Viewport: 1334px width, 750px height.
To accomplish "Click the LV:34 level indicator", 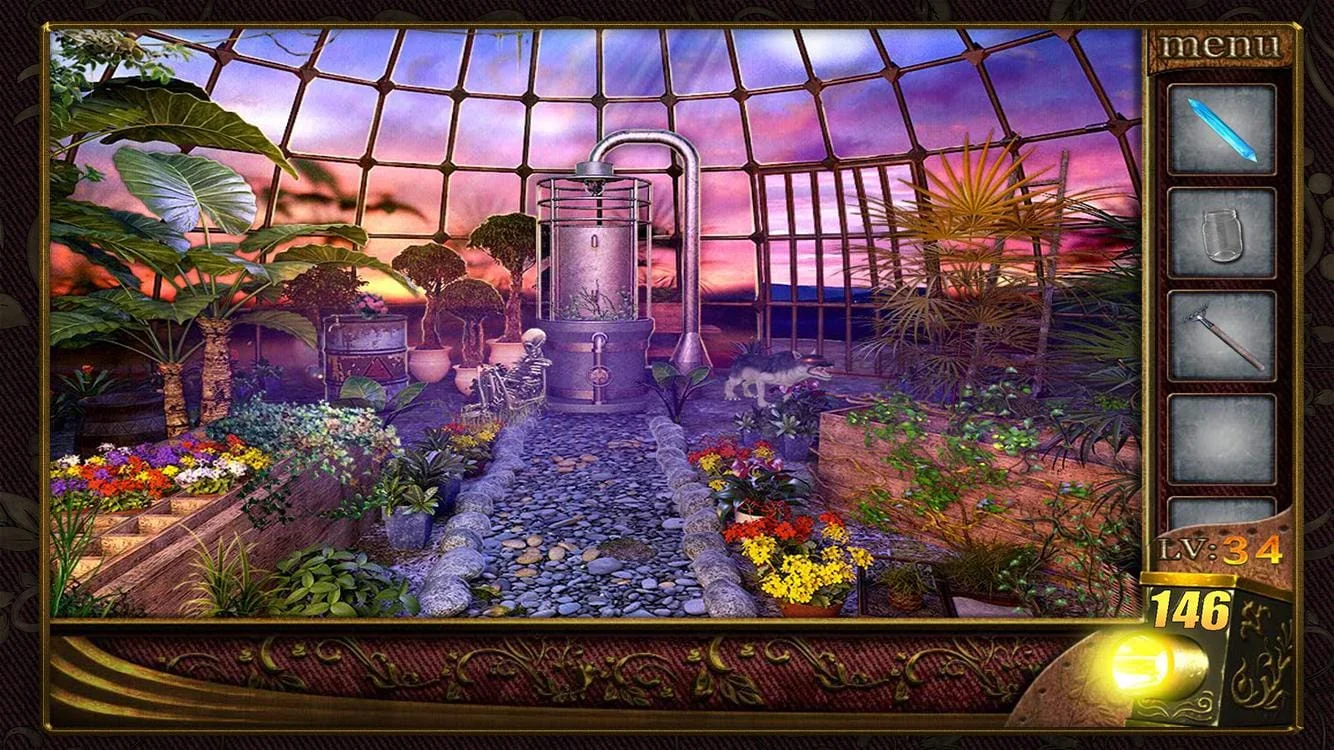I will pos(1221,547).
